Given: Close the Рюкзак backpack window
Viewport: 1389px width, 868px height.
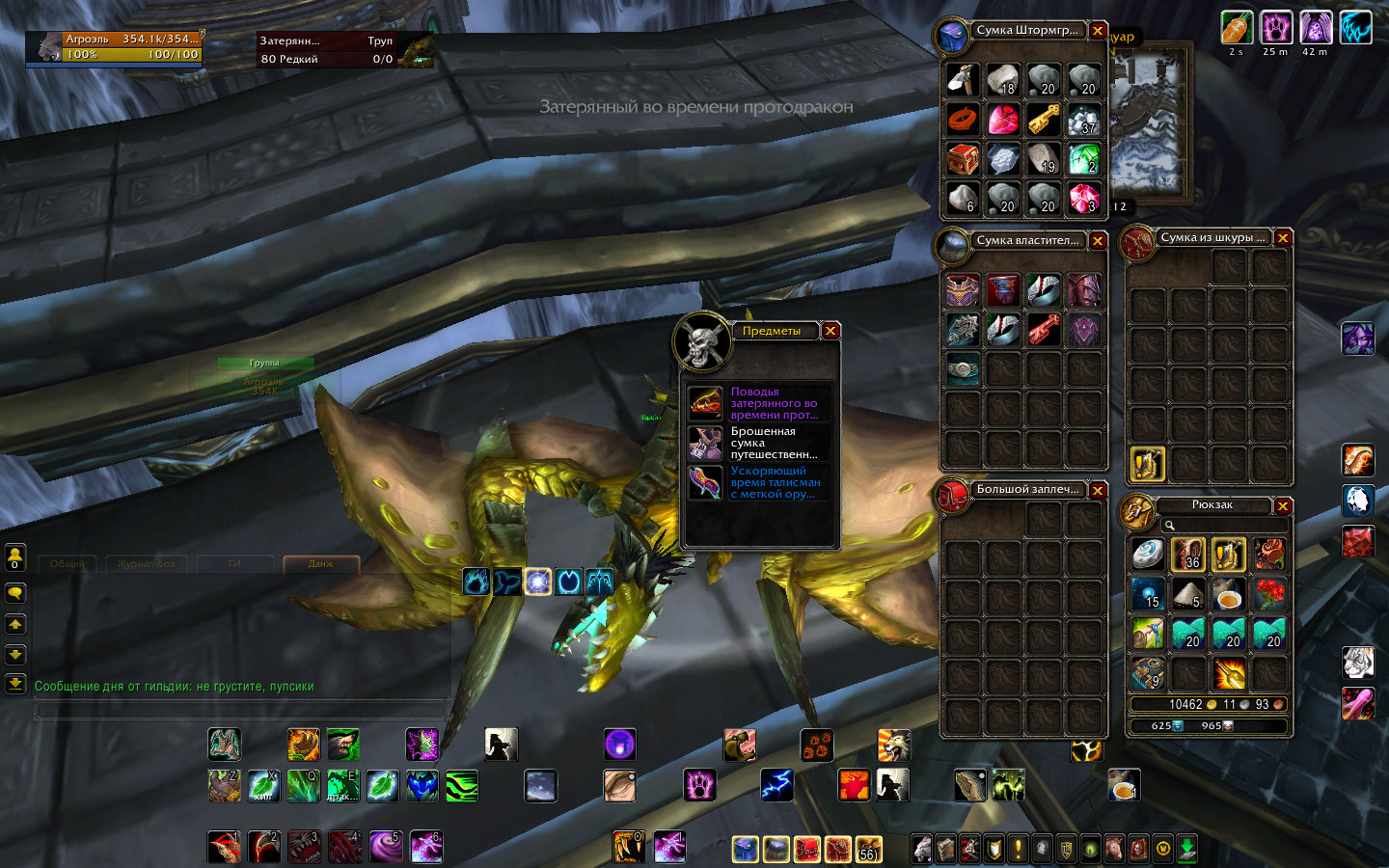Looking at the screenshot, I should click(x=1283, y=505).
